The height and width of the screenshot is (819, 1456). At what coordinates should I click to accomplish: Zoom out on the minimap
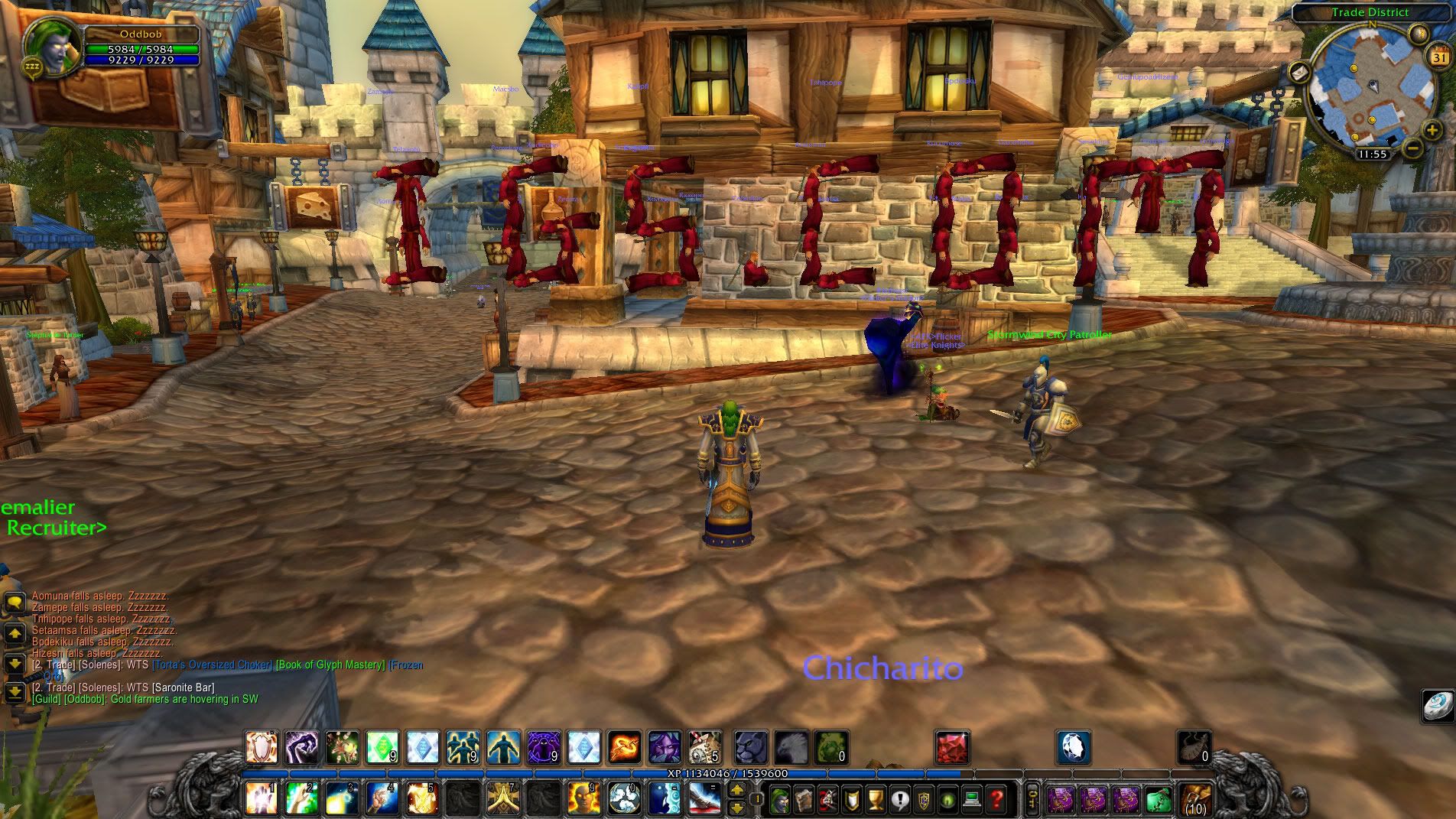coord(1413,148)
